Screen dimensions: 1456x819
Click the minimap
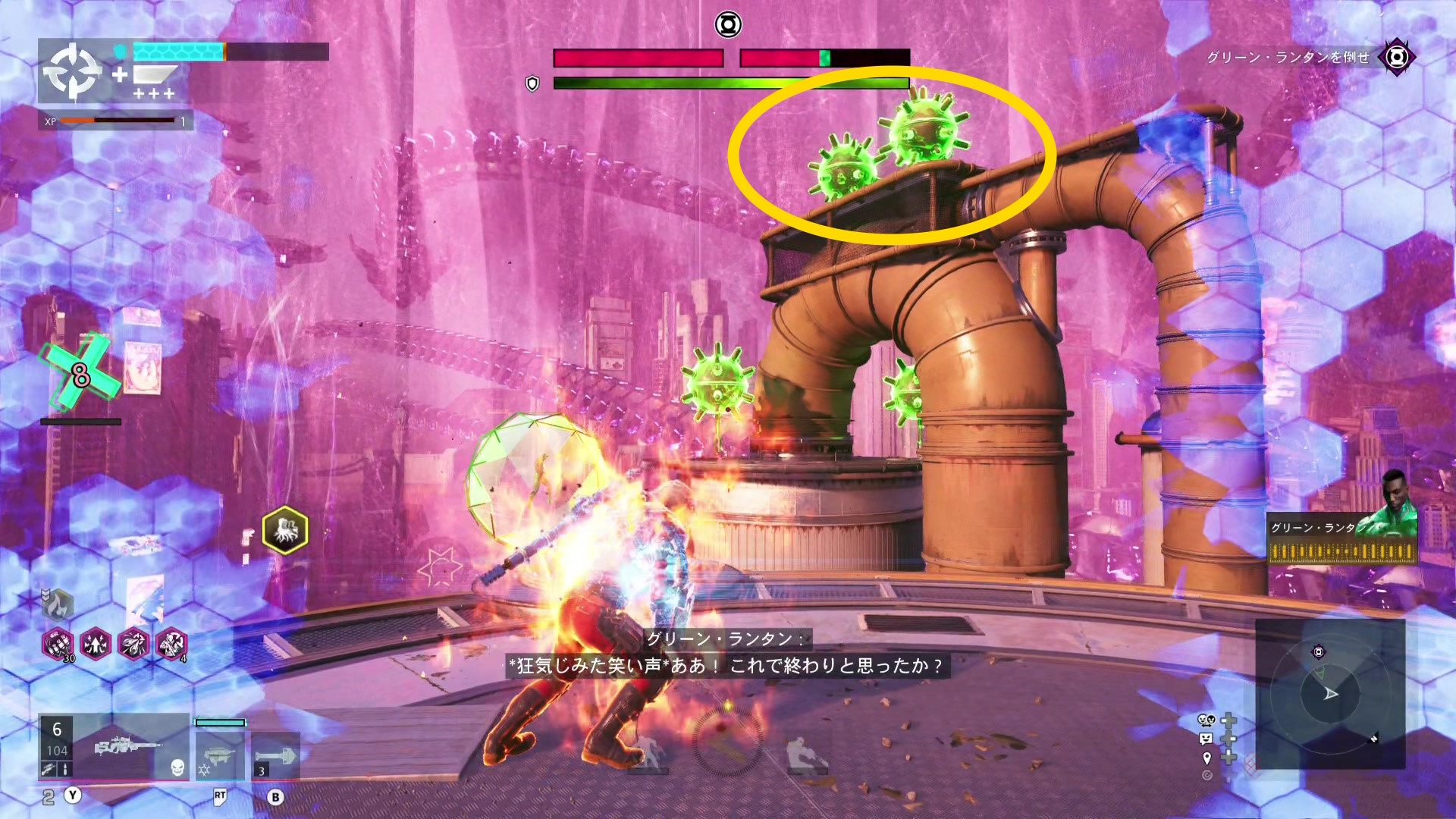click(1330, 693)
